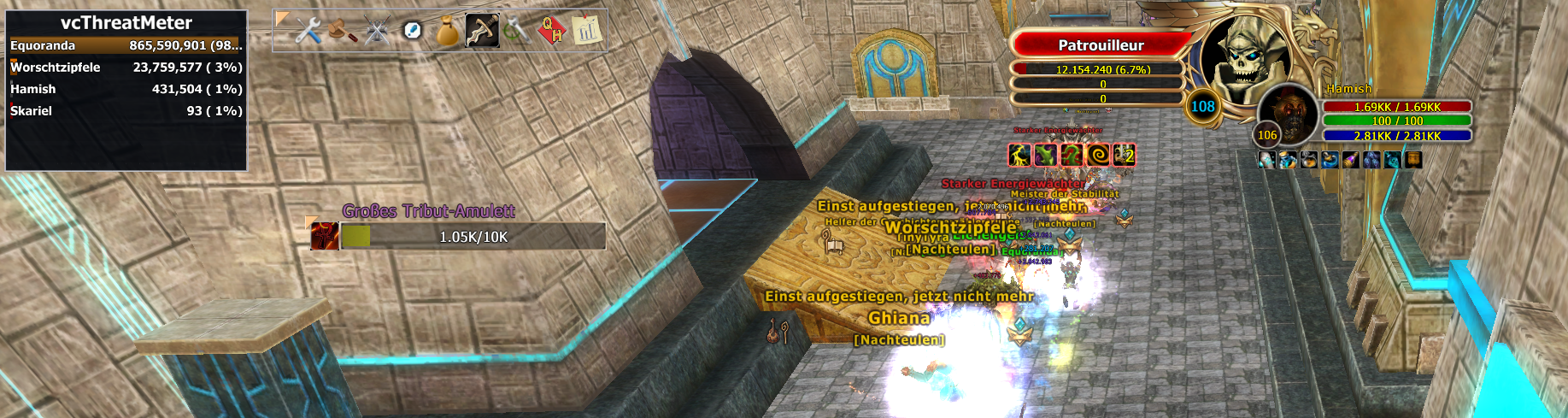
Task: Open the crossed swords toolbar icon
Action: pos(377,32)
